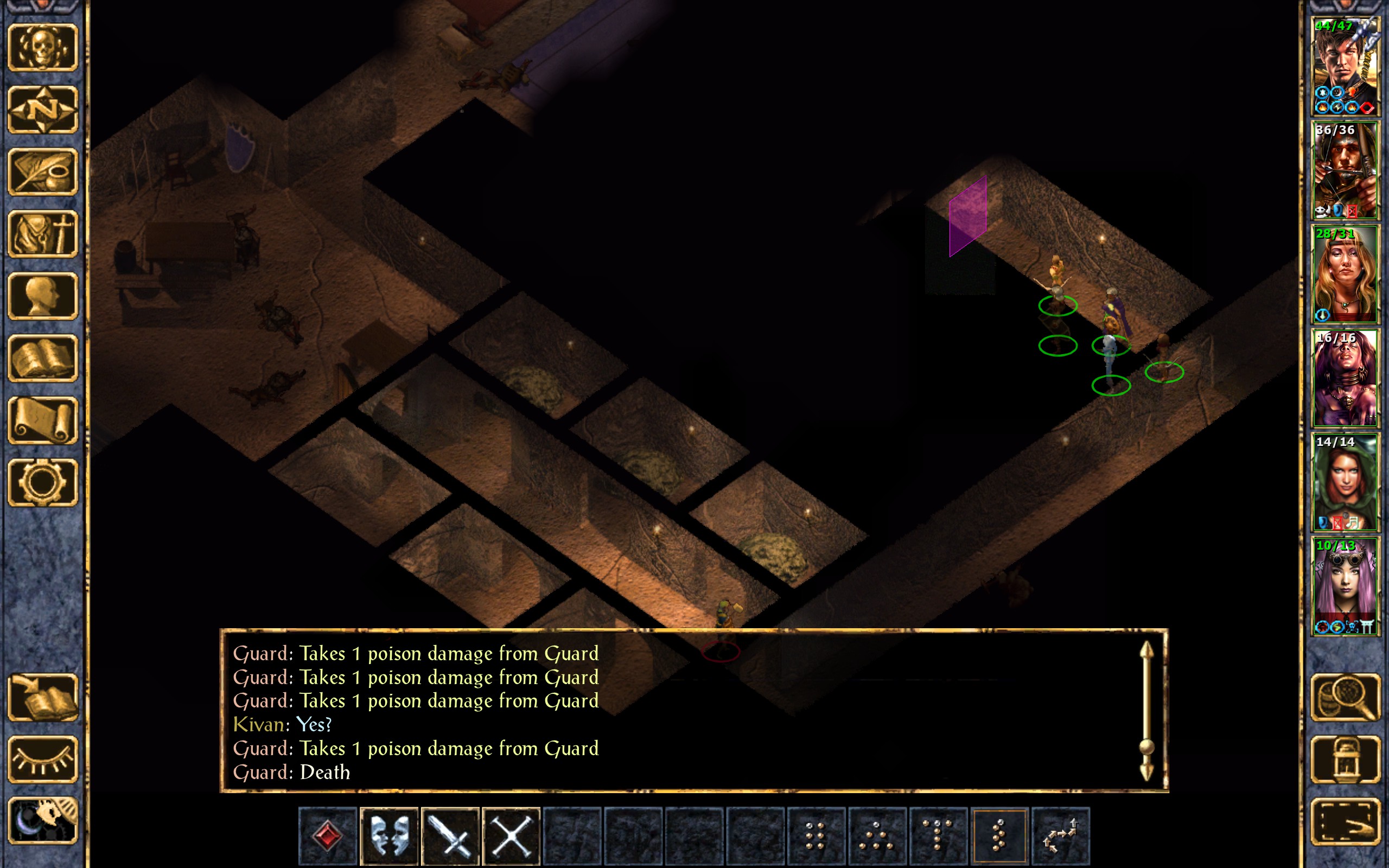The width and height of the screenshot is (1389, 868).
Task: Open the skull-icon main menu button
Action: [43, 48]
